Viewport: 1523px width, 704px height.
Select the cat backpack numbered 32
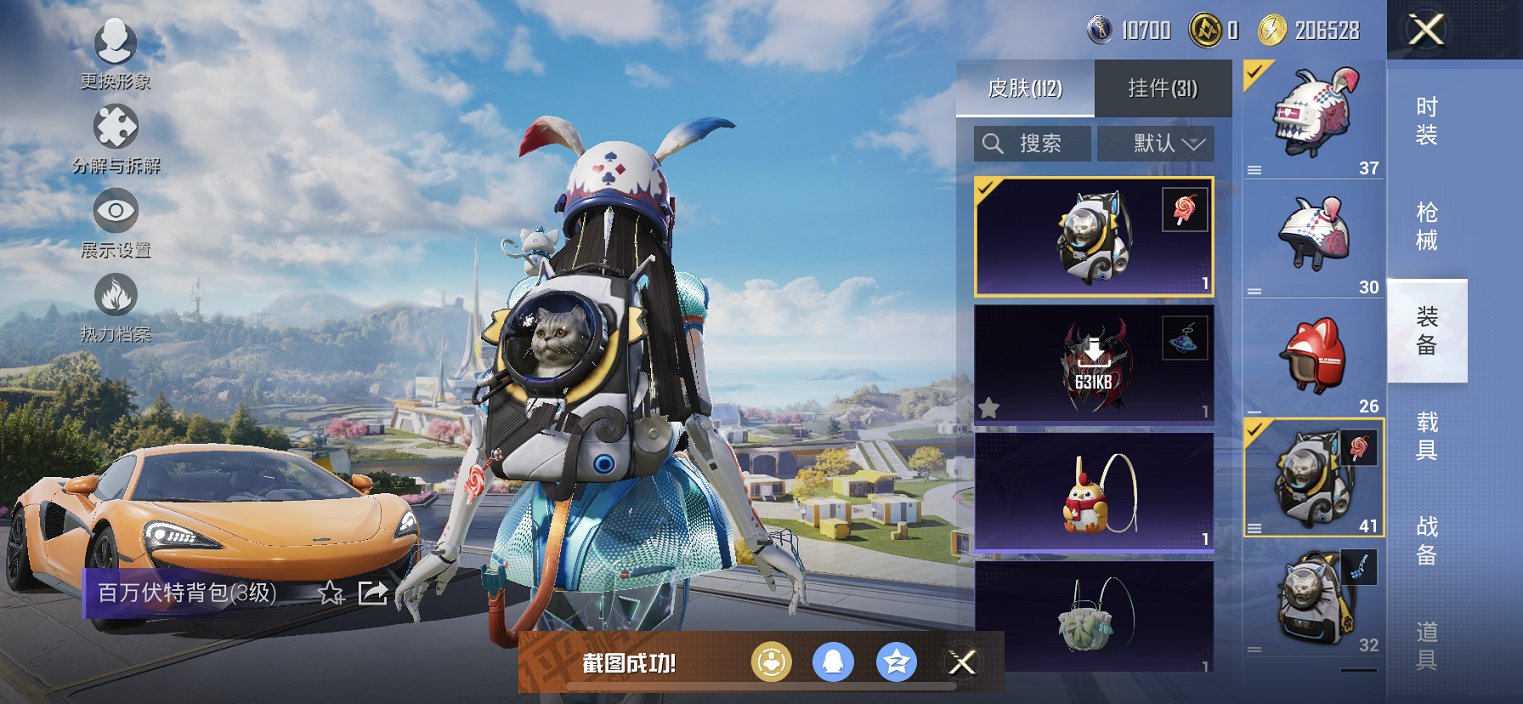[x=1314, y=599]
